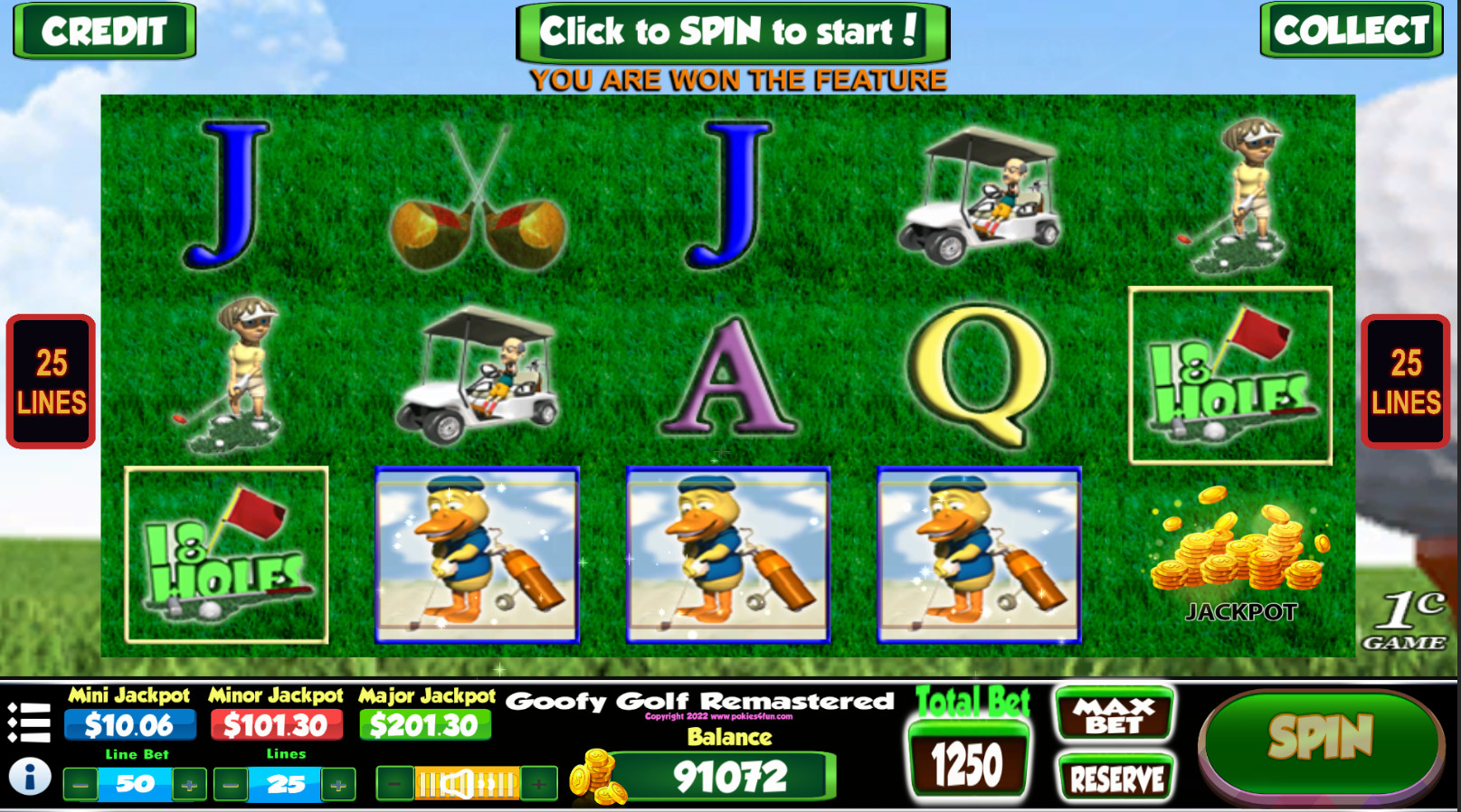
Task: Click the RESERVE button
Action: coord(1115,778)
